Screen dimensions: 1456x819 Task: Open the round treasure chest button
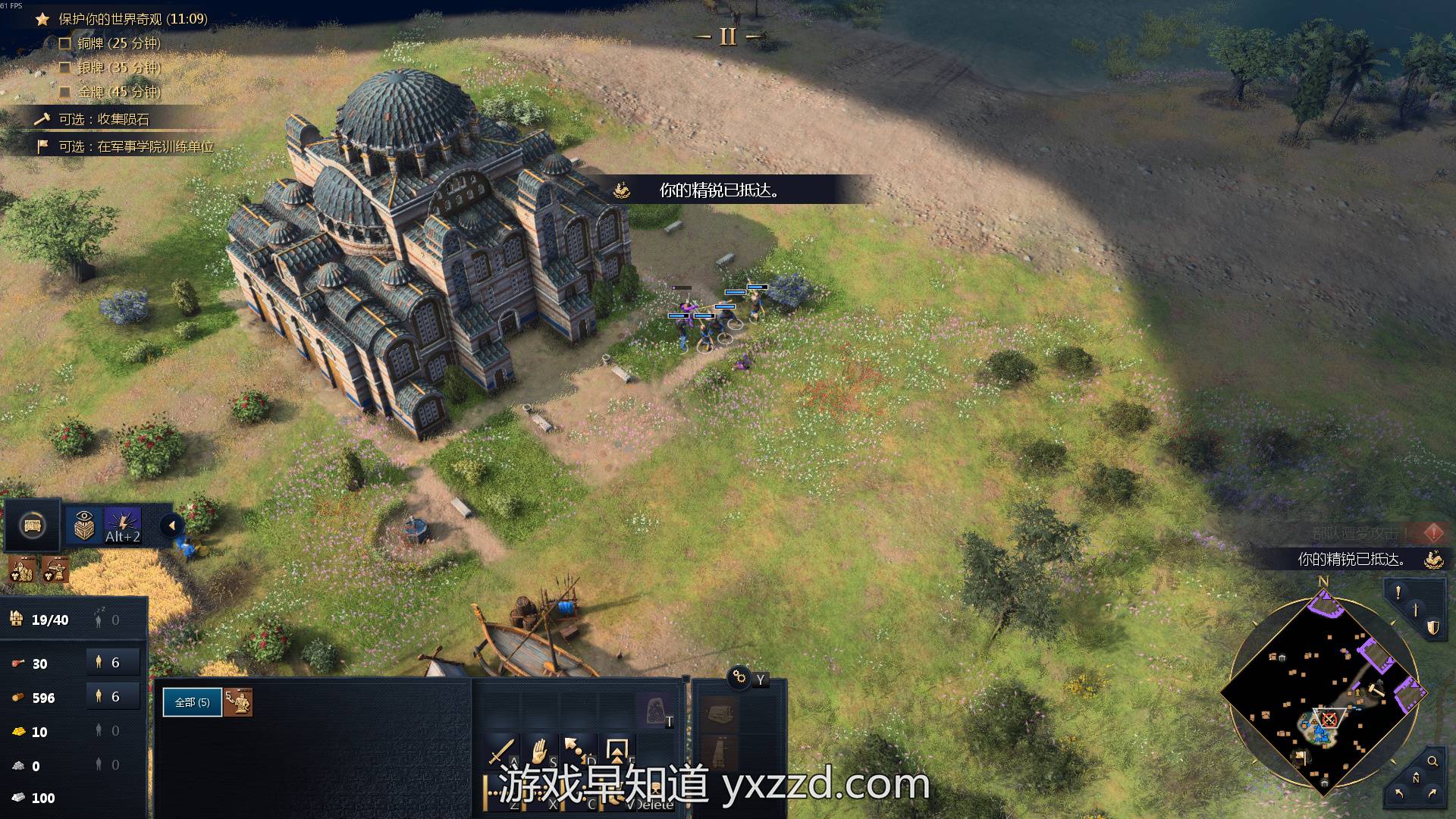[32, 525]
